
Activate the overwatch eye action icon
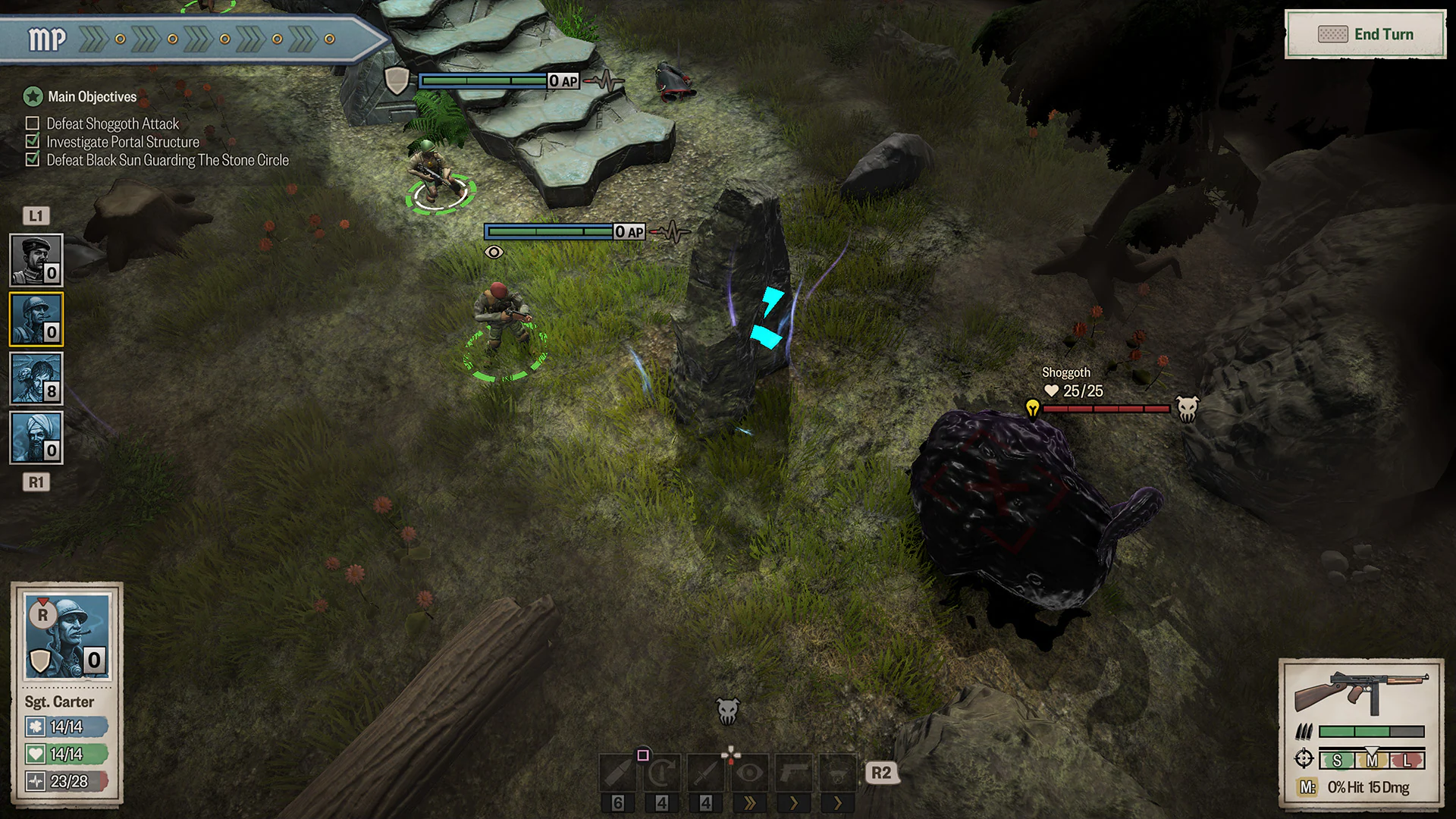[750, 773]
